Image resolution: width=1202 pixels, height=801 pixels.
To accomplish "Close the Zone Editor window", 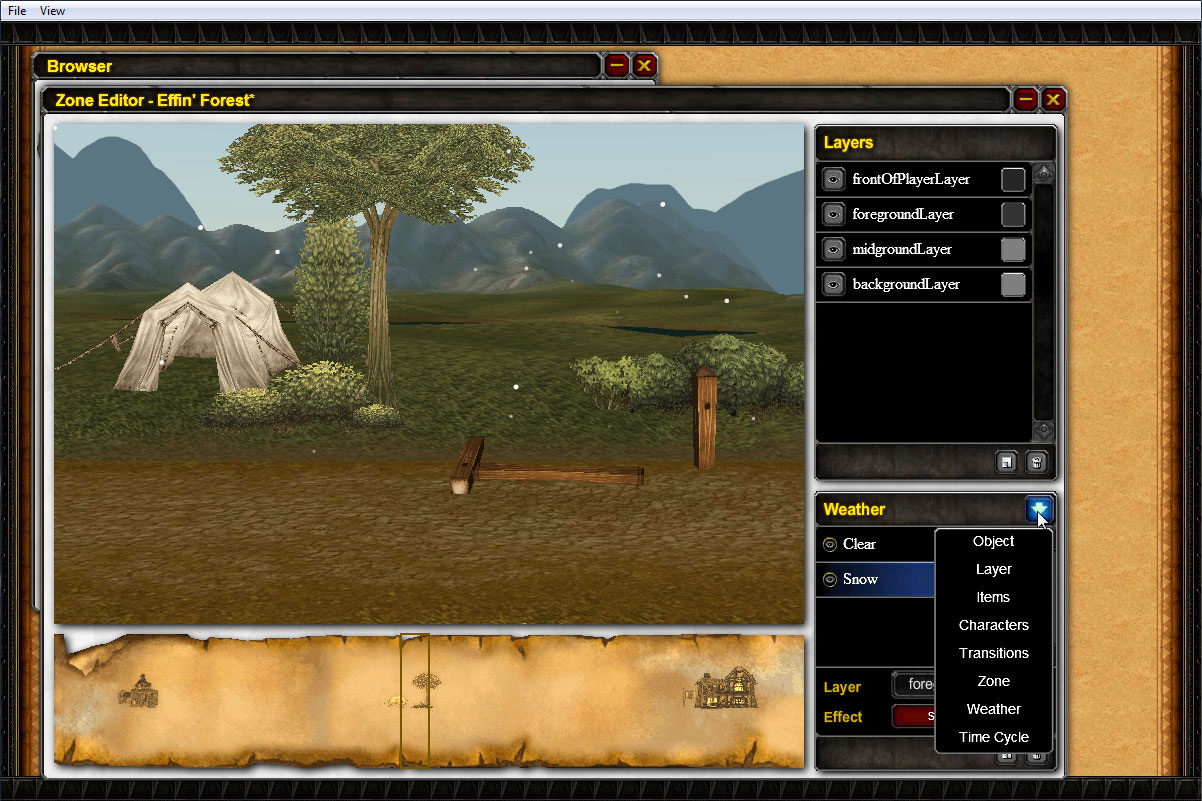I will pos(1053,99).
